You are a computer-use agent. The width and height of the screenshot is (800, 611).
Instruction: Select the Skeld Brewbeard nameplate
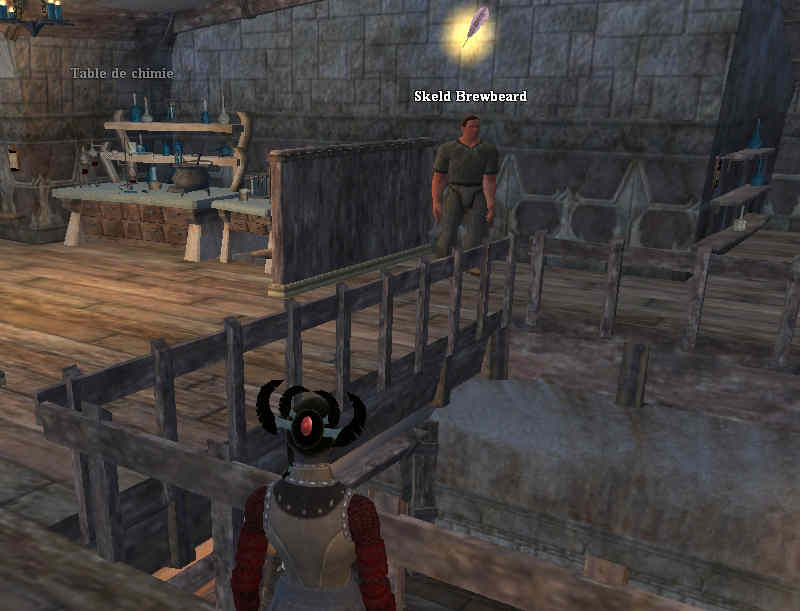click(x=470, y=96)
